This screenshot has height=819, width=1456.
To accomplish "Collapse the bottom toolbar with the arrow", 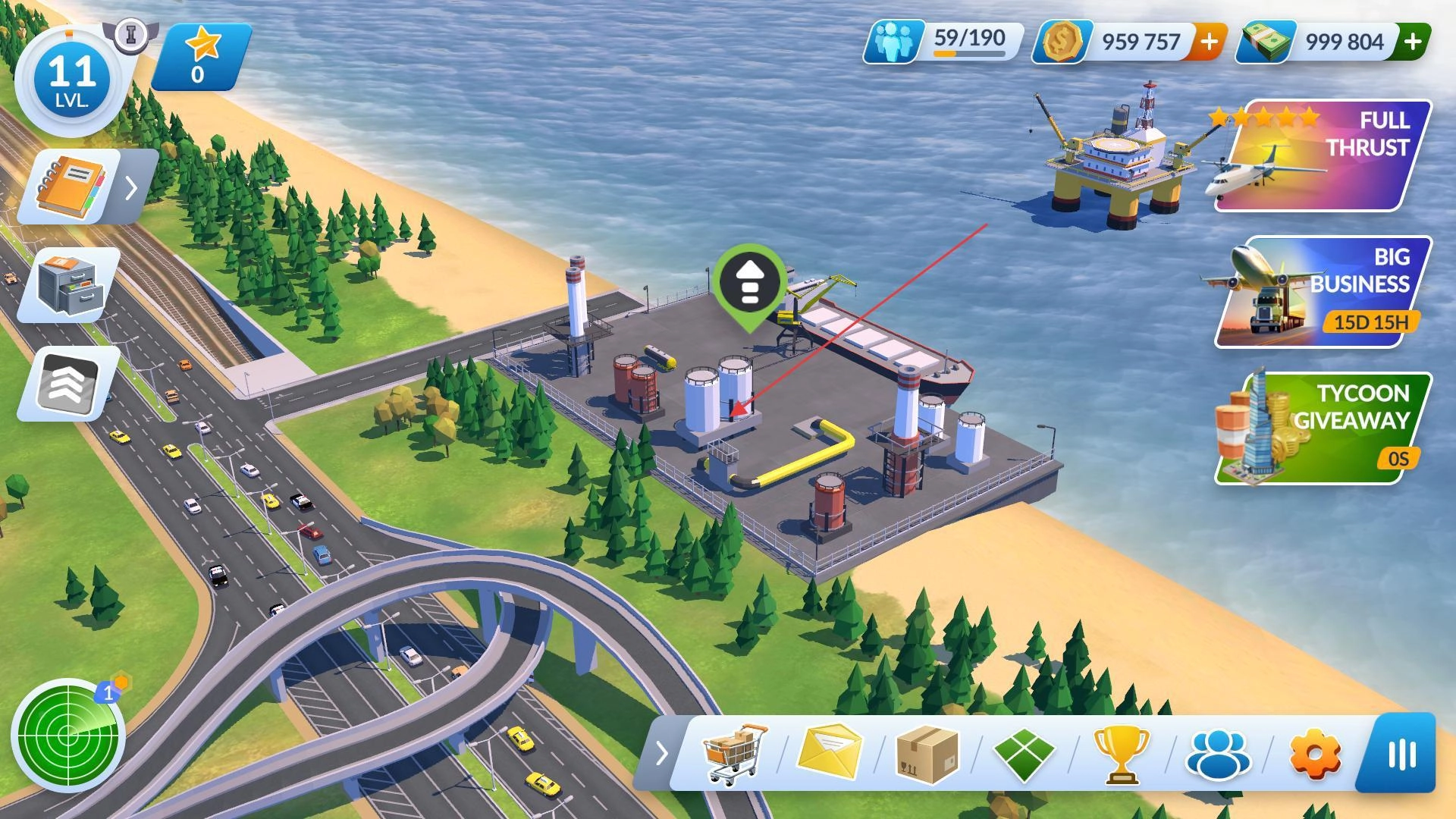I will [661, 753].
